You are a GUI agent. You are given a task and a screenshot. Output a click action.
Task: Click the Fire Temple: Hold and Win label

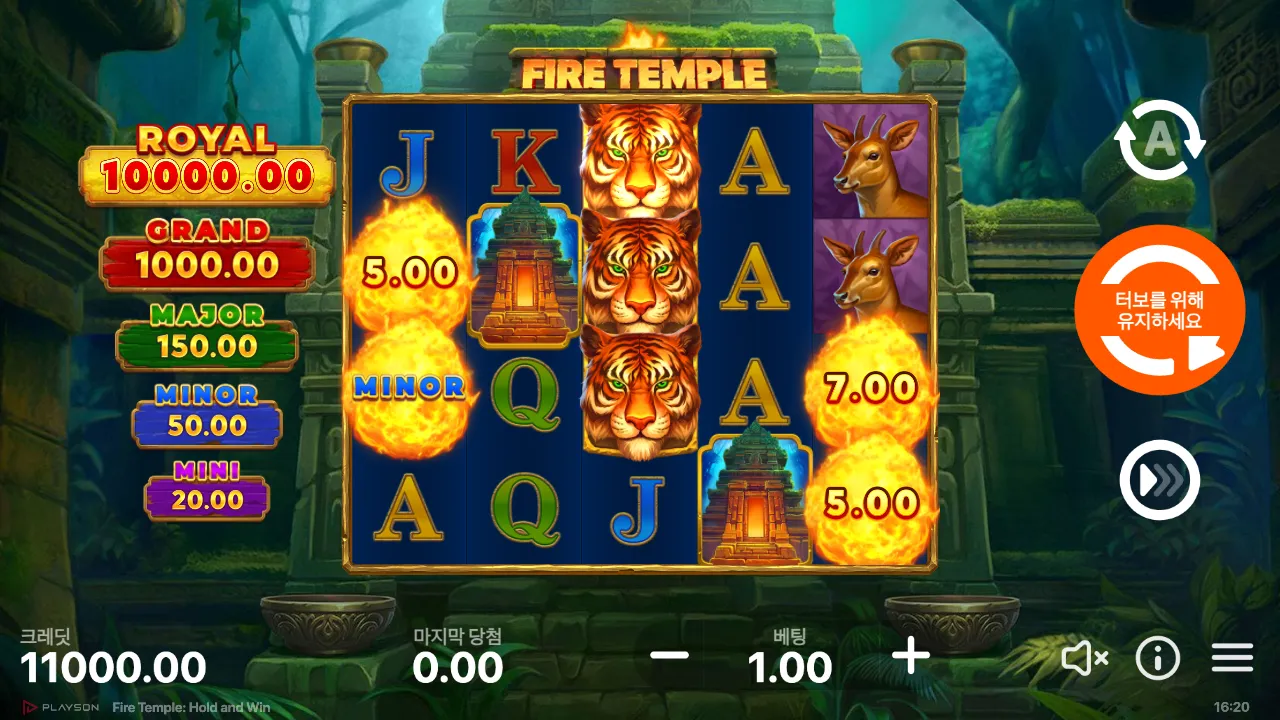tap(190, 706)
